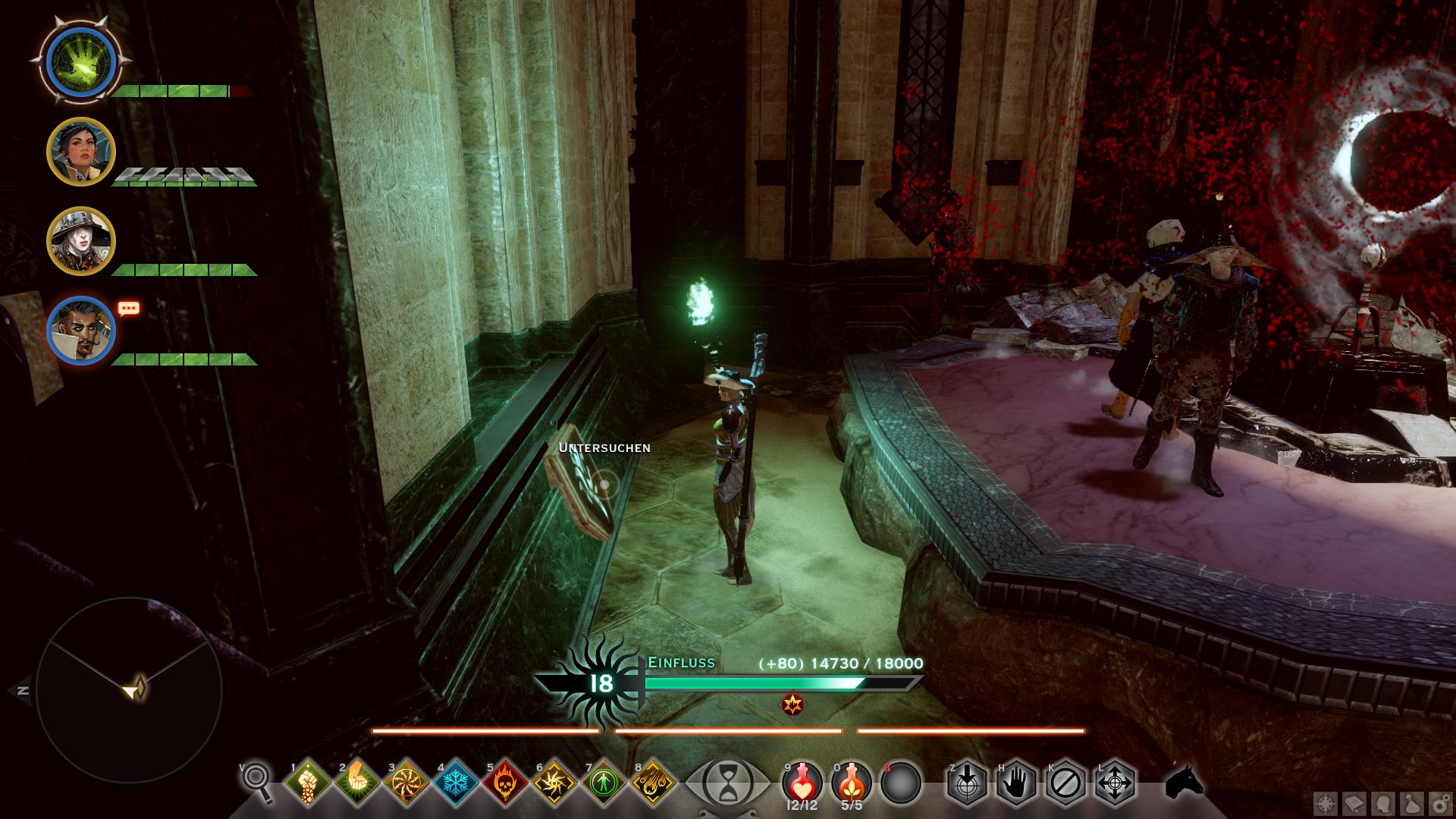
Task: Cast the orange spiral wheel spell
Action: (406, 783)
